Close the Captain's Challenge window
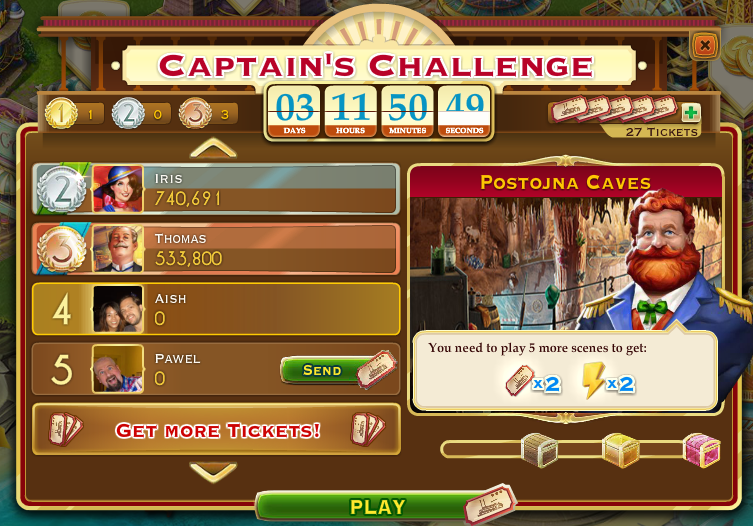 704,45
